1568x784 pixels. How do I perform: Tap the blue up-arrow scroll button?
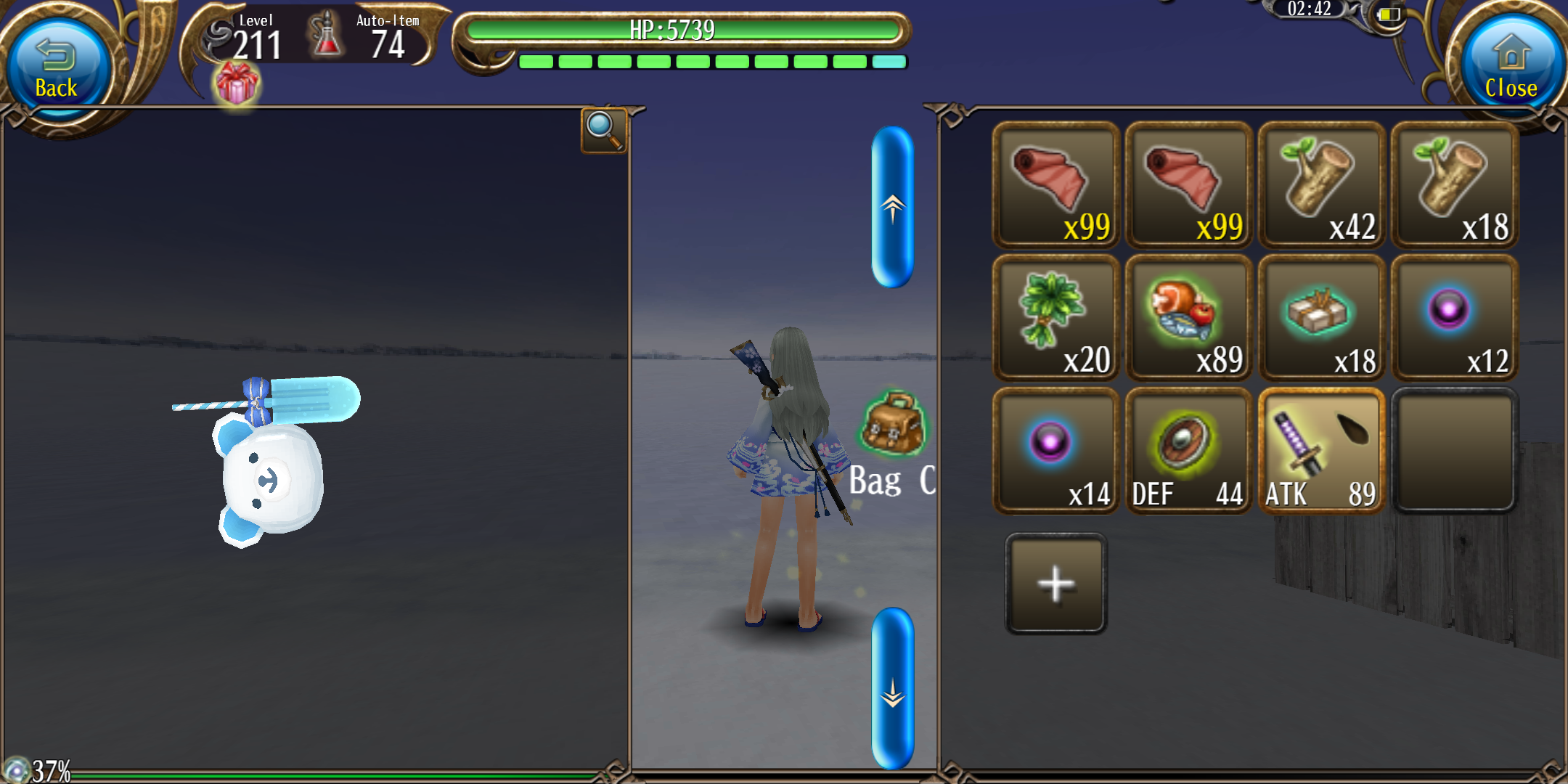[892, 208]
